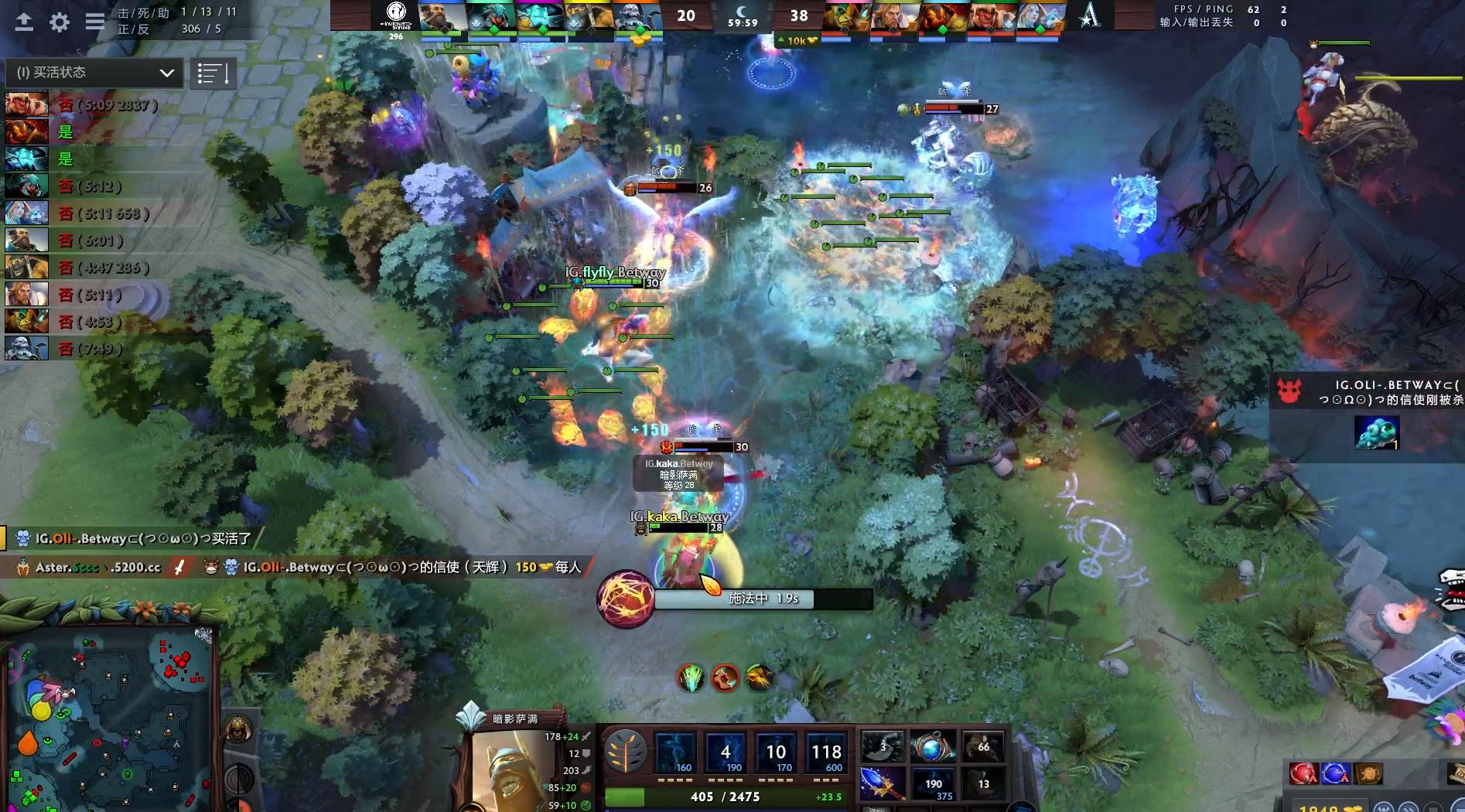Select Omniknight's portrait in the top bar

(x=896, y=16)
